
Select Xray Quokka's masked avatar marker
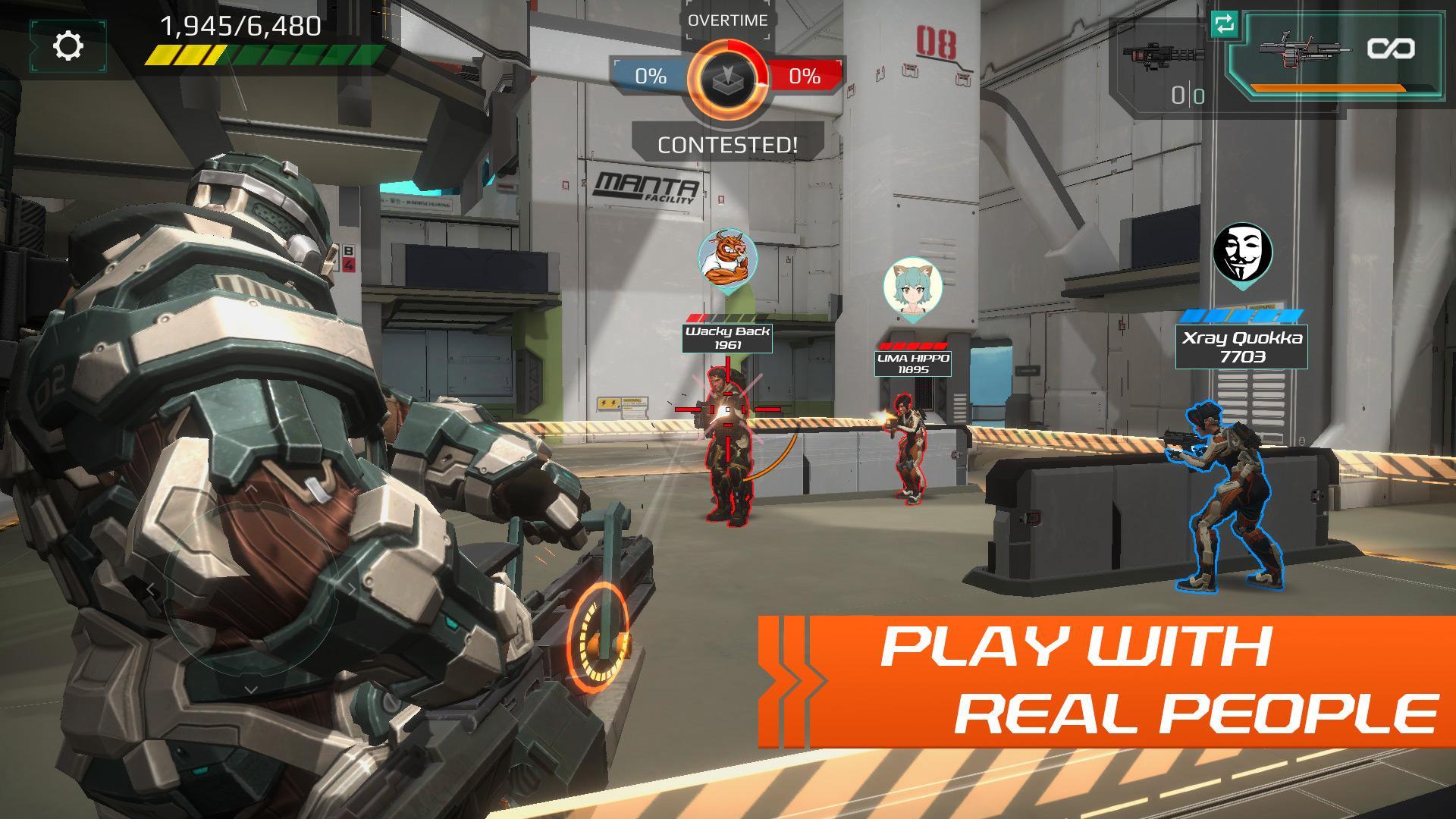pos(1242,253)
